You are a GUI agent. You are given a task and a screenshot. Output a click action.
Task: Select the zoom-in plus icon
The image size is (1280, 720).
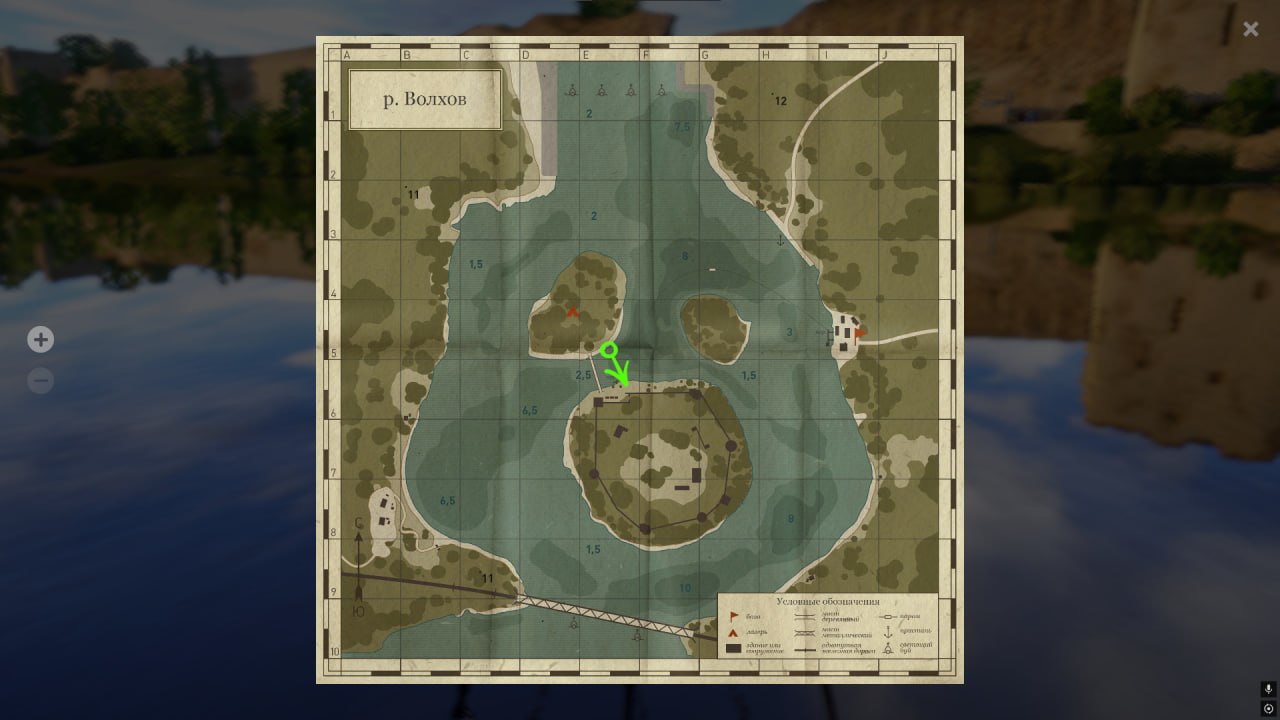pos(40,340)
